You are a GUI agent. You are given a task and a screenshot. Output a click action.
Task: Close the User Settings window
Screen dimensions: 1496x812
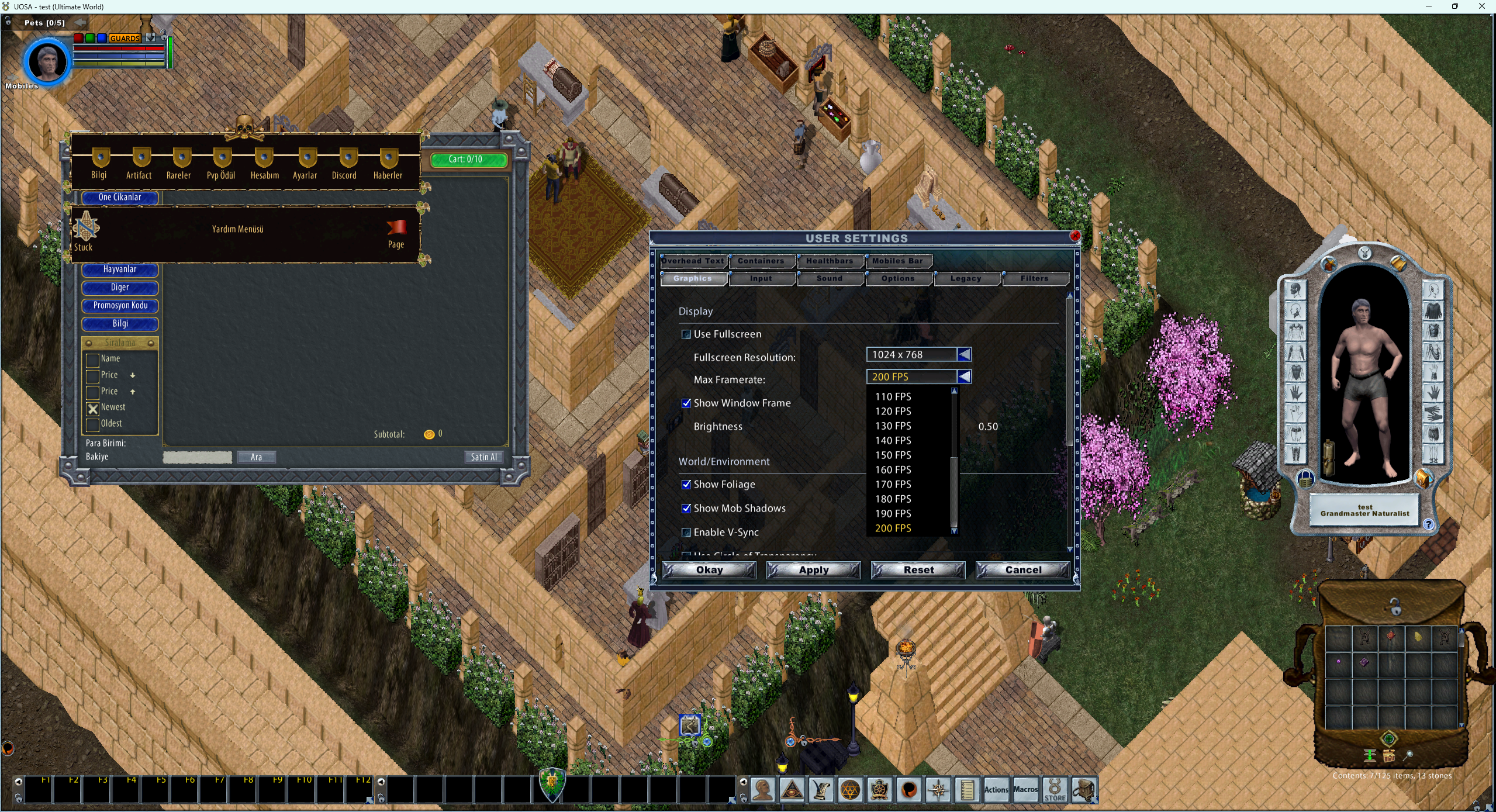point(1075,236)
